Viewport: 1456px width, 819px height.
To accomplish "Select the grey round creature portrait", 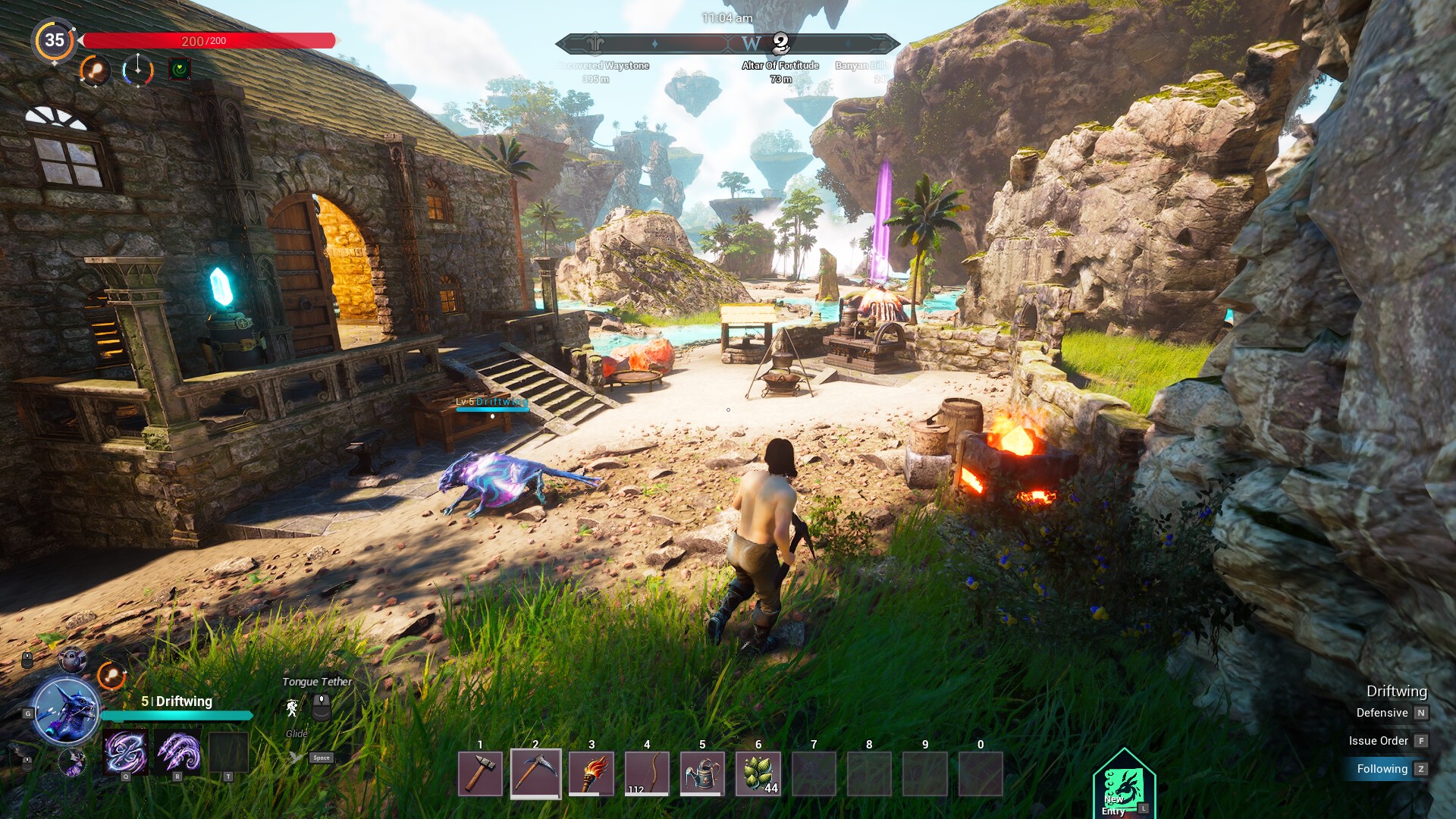I will click(x=73, y=660).
